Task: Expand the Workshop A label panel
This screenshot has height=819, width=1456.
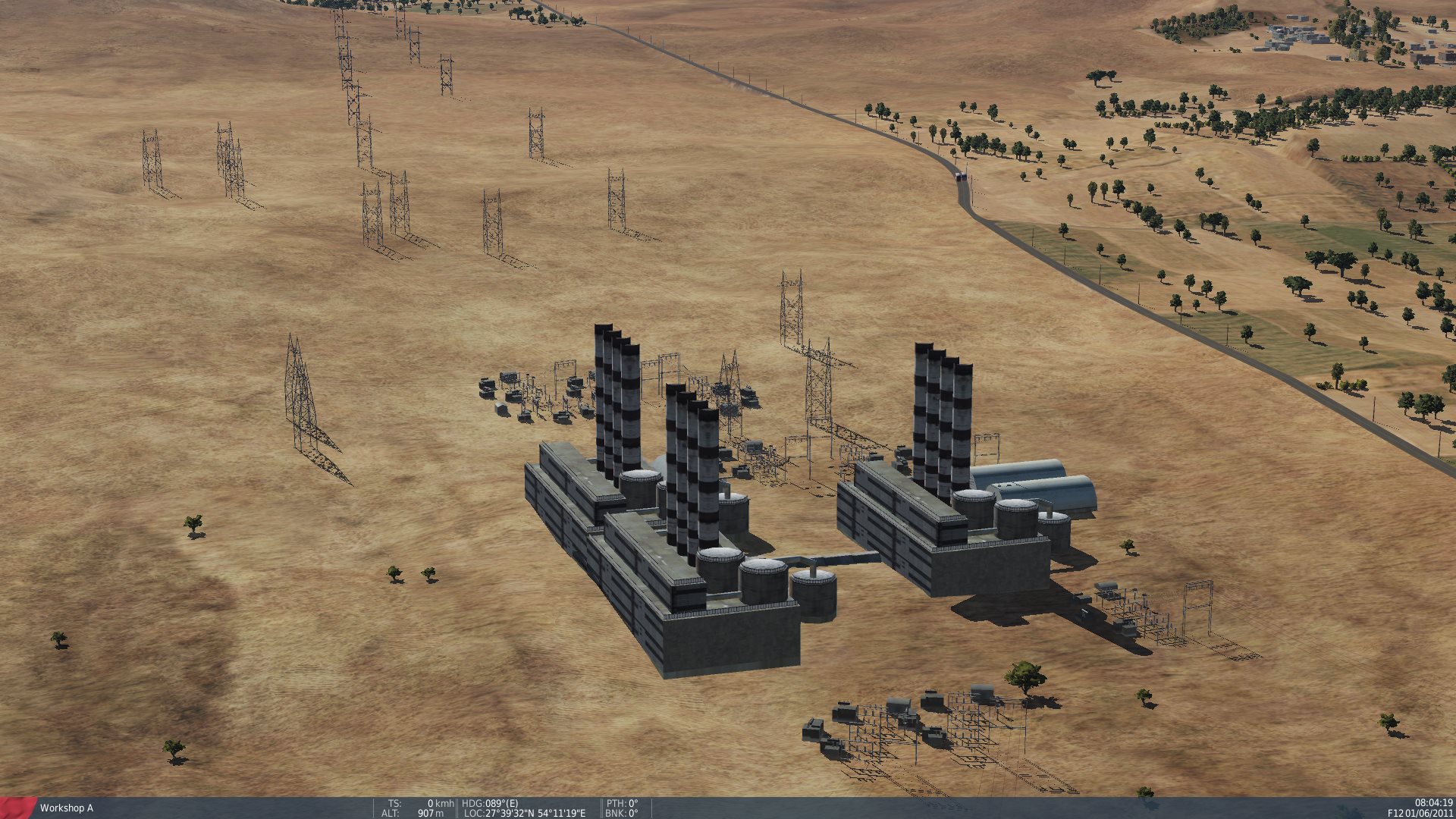Action: pyautogui.click(x=67, y=808)
